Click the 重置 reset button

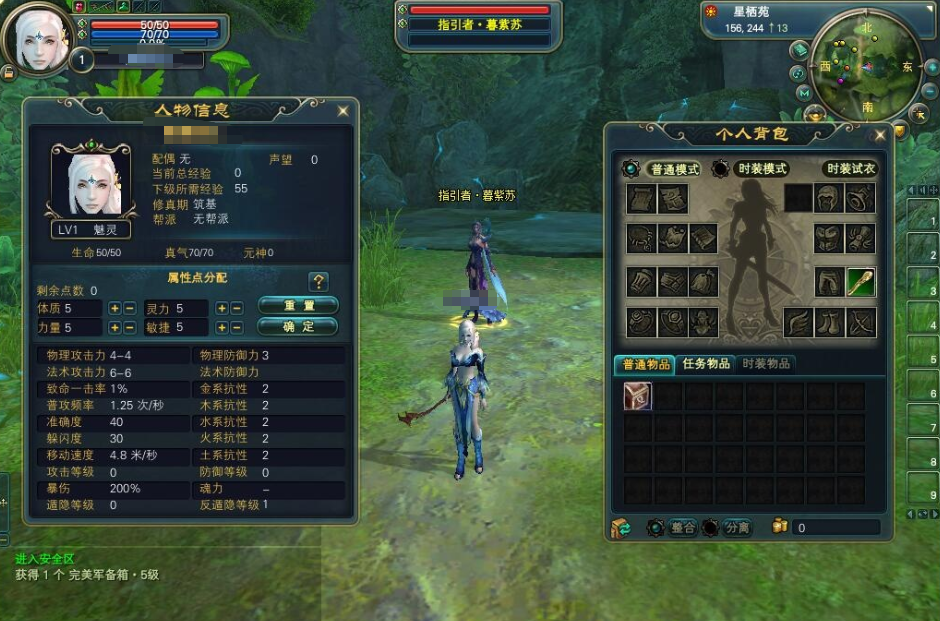pyautogui.click(x=297, y=305)
